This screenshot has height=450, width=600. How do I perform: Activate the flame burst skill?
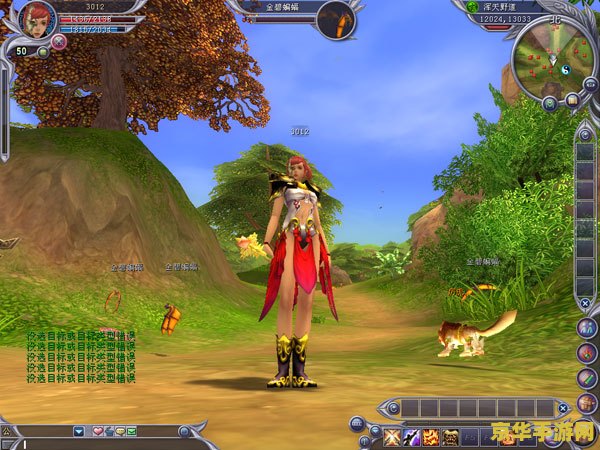tap(431, 436)
